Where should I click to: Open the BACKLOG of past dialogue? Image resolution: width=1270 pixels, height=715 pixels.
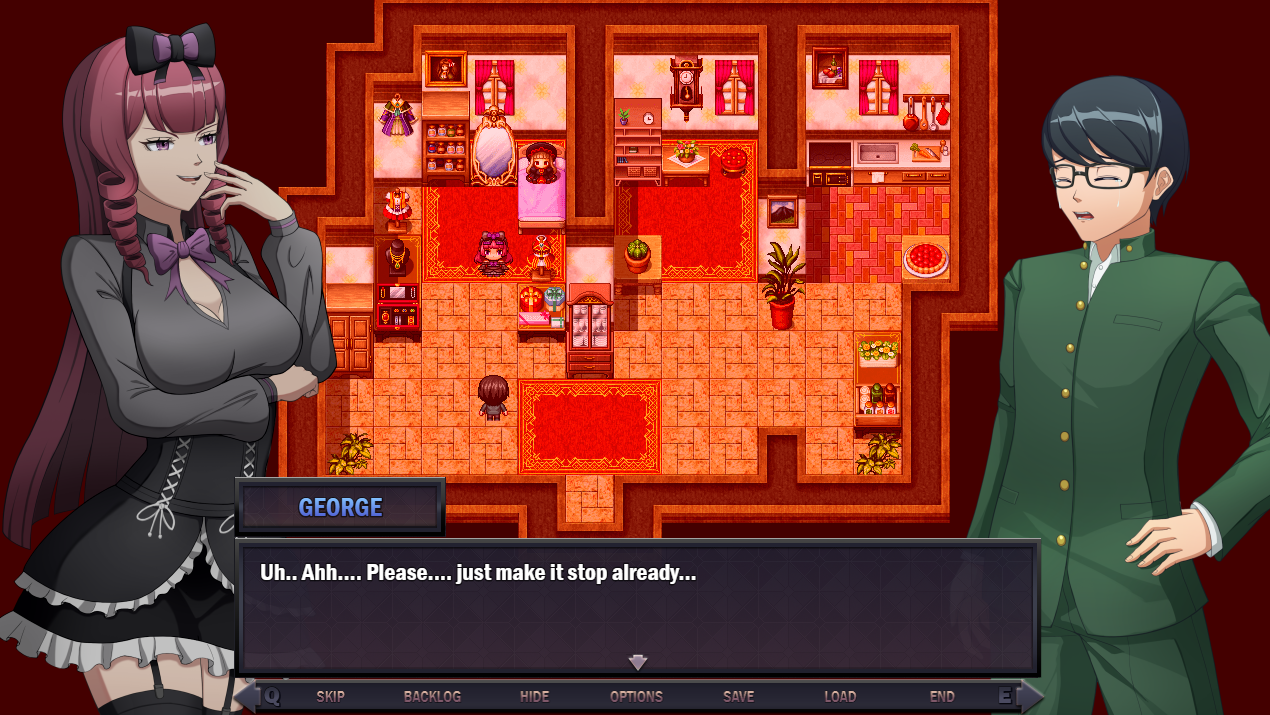[x=432, y=696]
